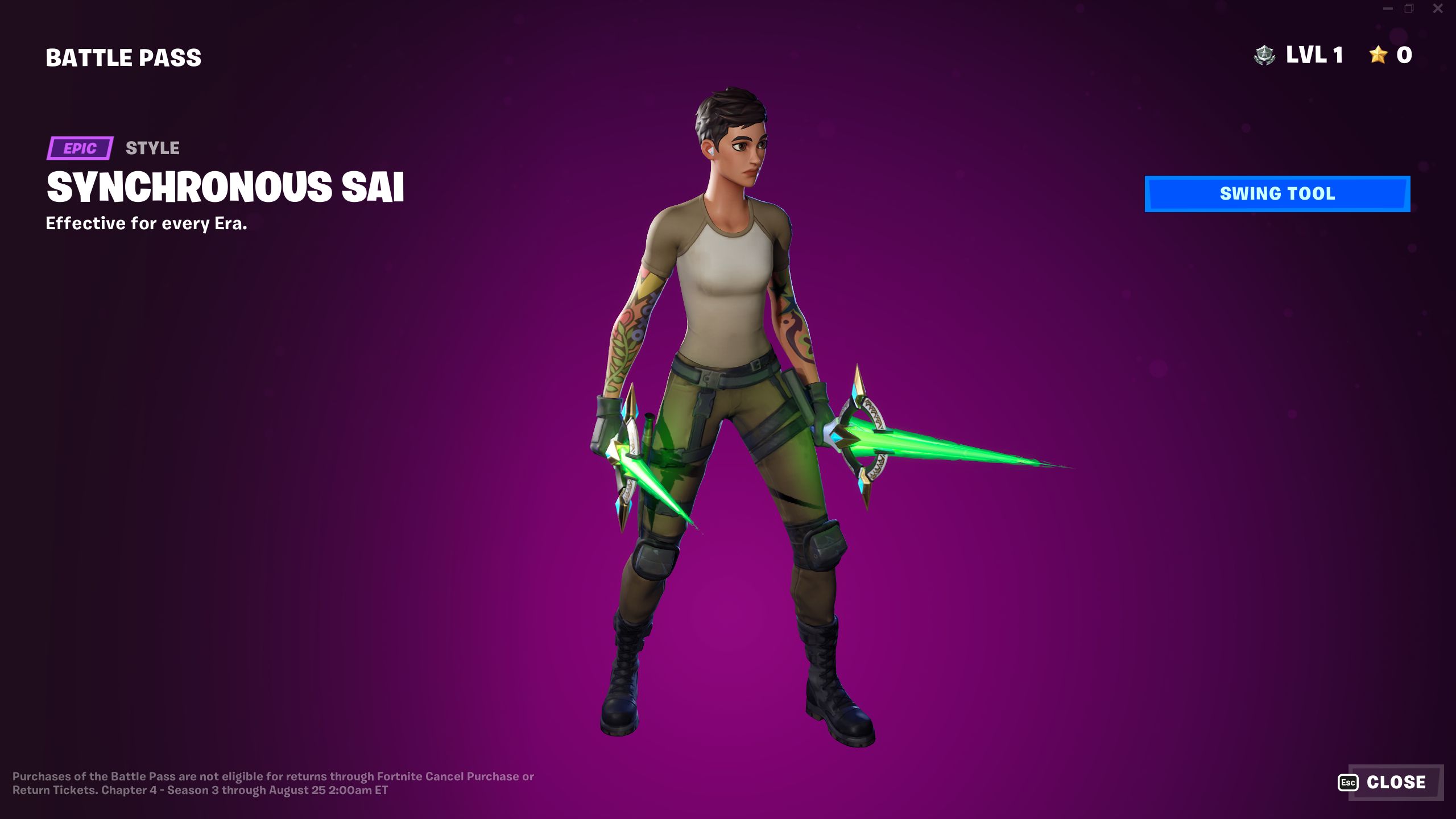Click the STYLE label beside the EPIC badge
Image resolution: width=1456 pixels, height=819 pixels.
coord(152,149)
